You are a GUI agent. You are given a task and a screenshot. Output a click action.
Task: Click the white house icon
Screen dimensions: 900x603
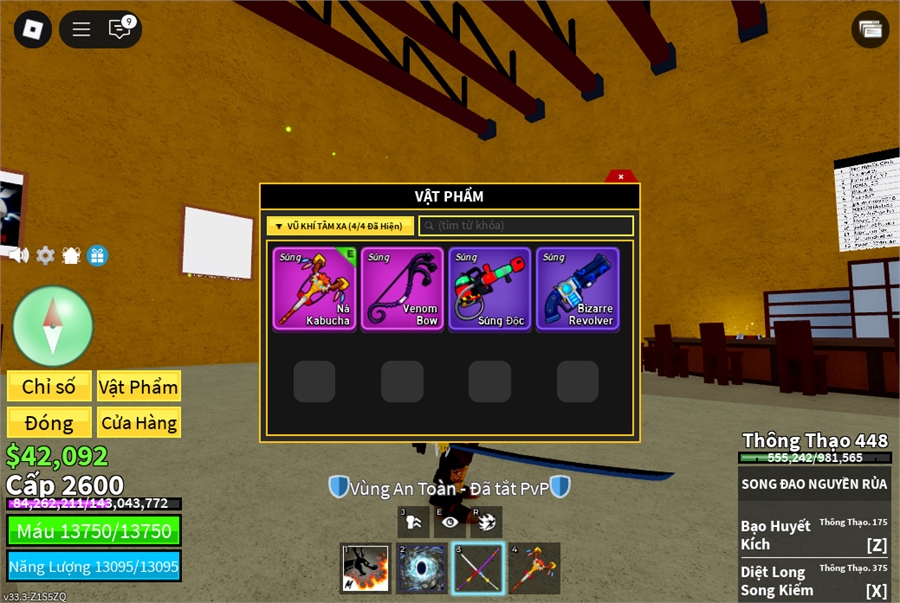[x=71, y=255]
